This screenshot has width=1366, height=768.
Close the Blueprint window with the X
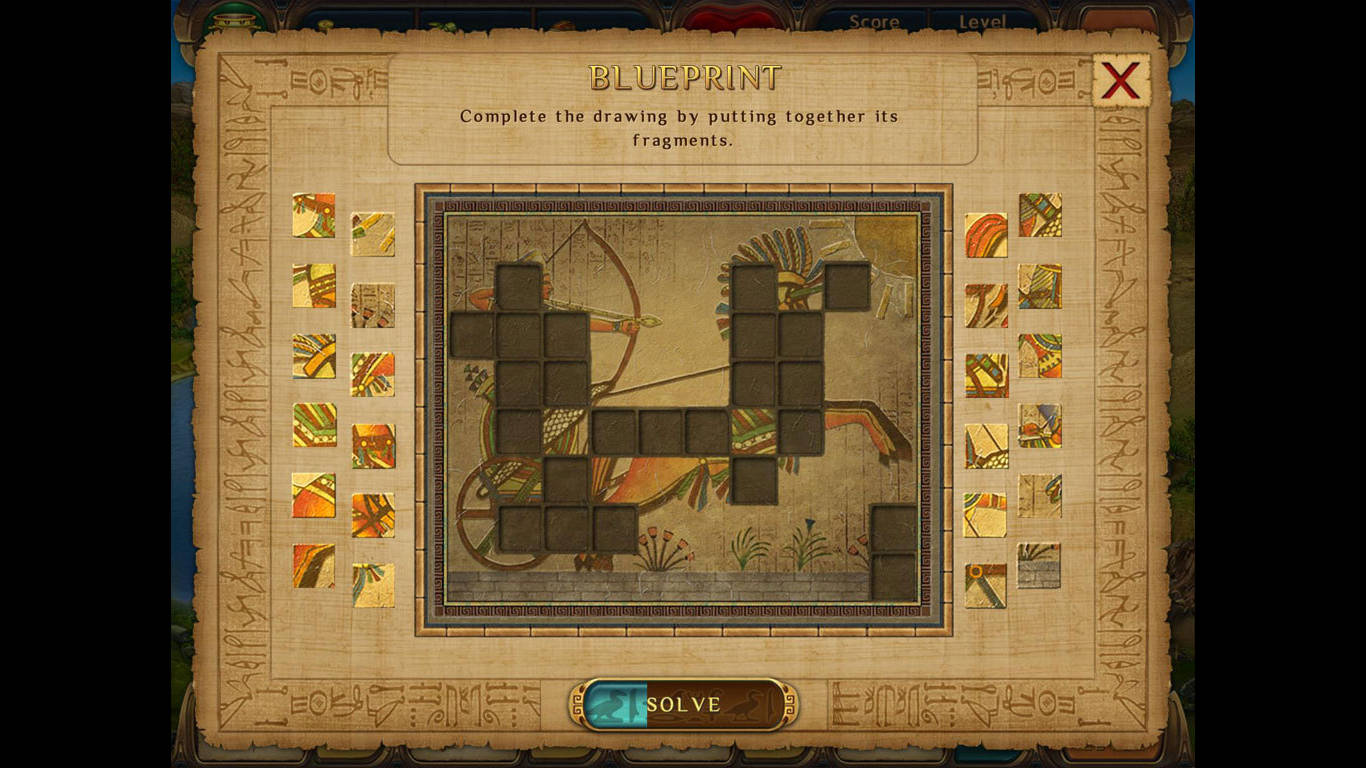pos(1120,80)
